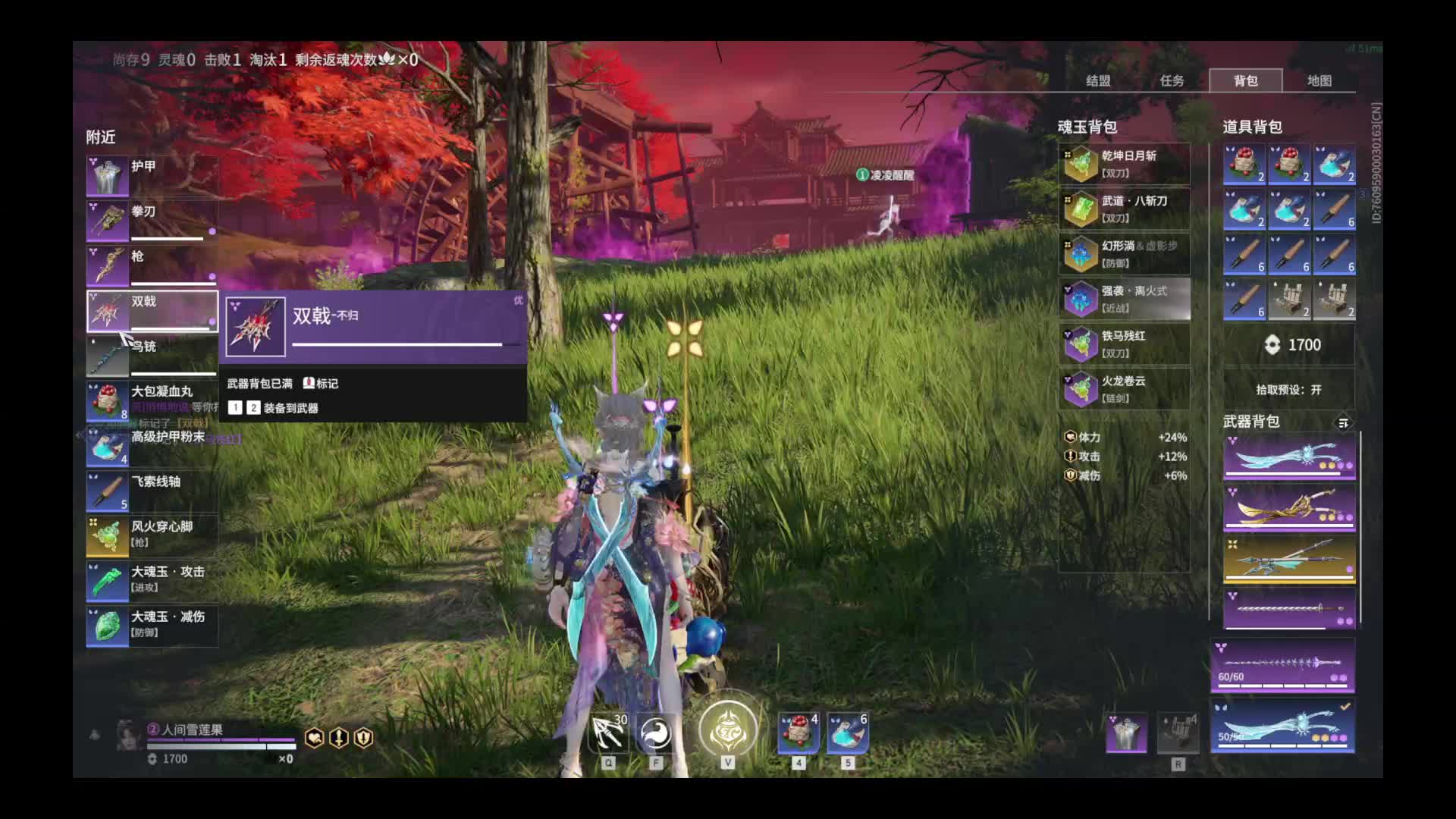
Task: Select the 大魂玉·攻击 nearby item
Action: coord(152,581)
